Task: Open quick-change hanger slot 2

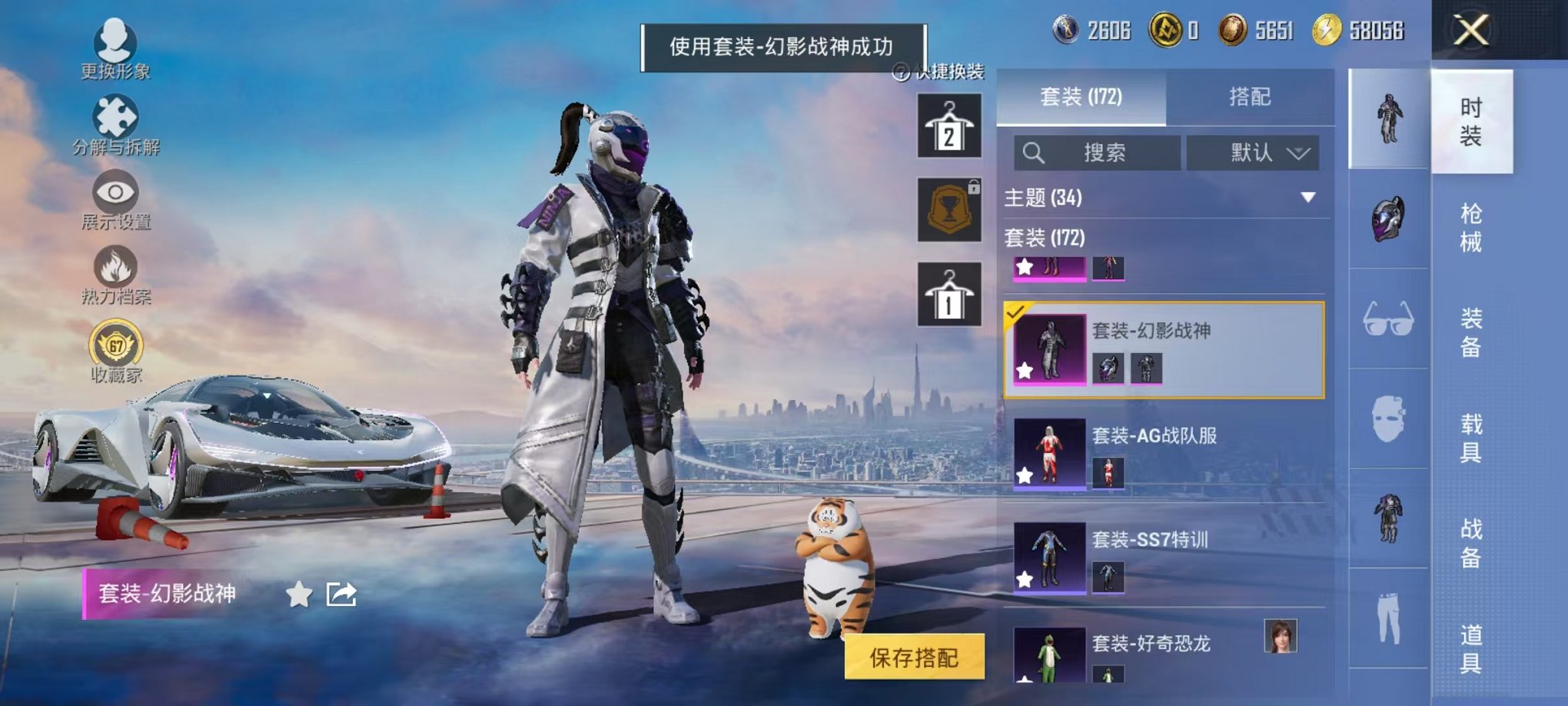Action: 948,127
